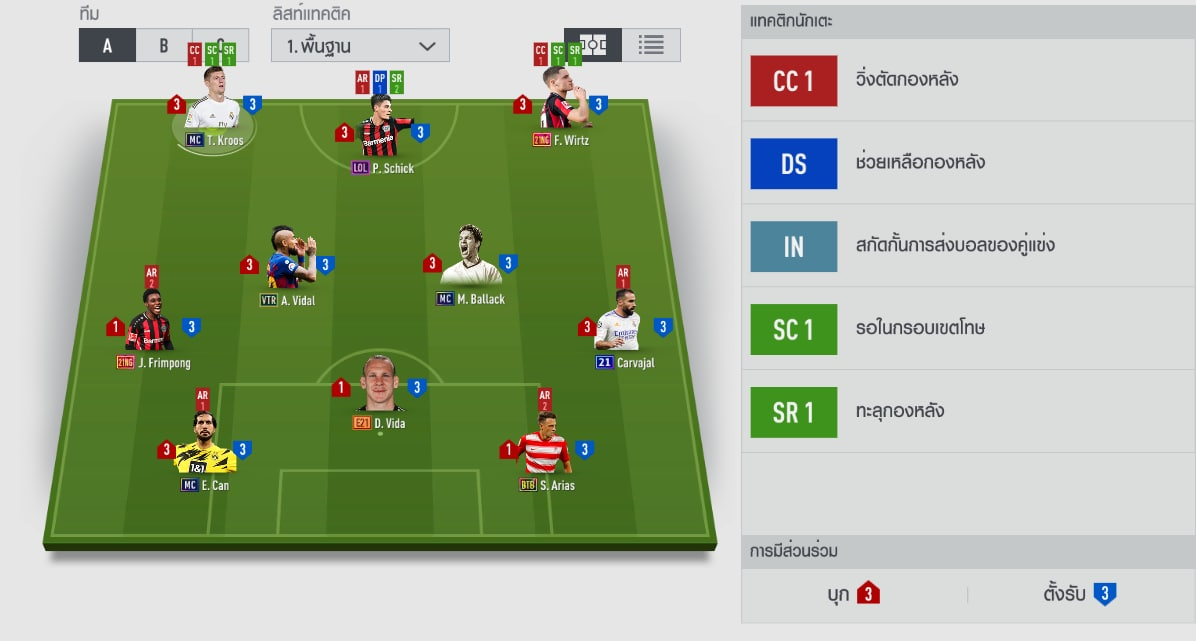The height and width of the screenshot is (641, 1196).
Task: Select midfielder M. Ballack
Action: pyautogui.click(x=470, y=260)
